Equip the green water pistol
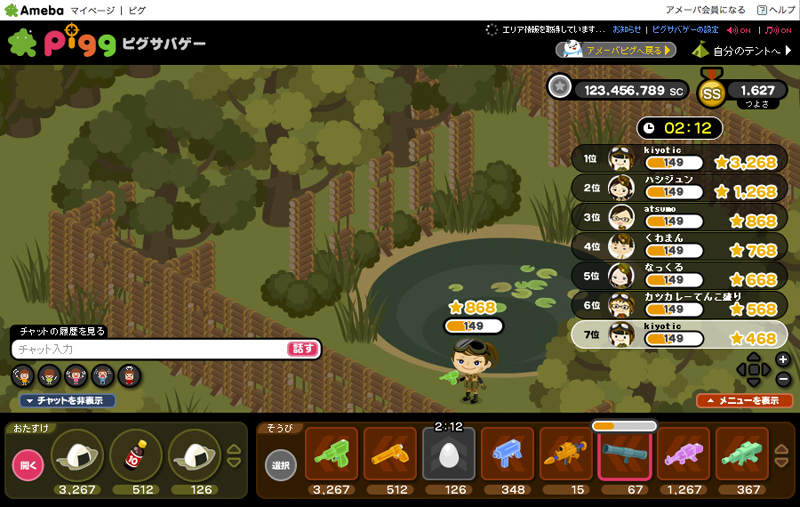Screen dimensions: 800x507 [x=331, y=455]
